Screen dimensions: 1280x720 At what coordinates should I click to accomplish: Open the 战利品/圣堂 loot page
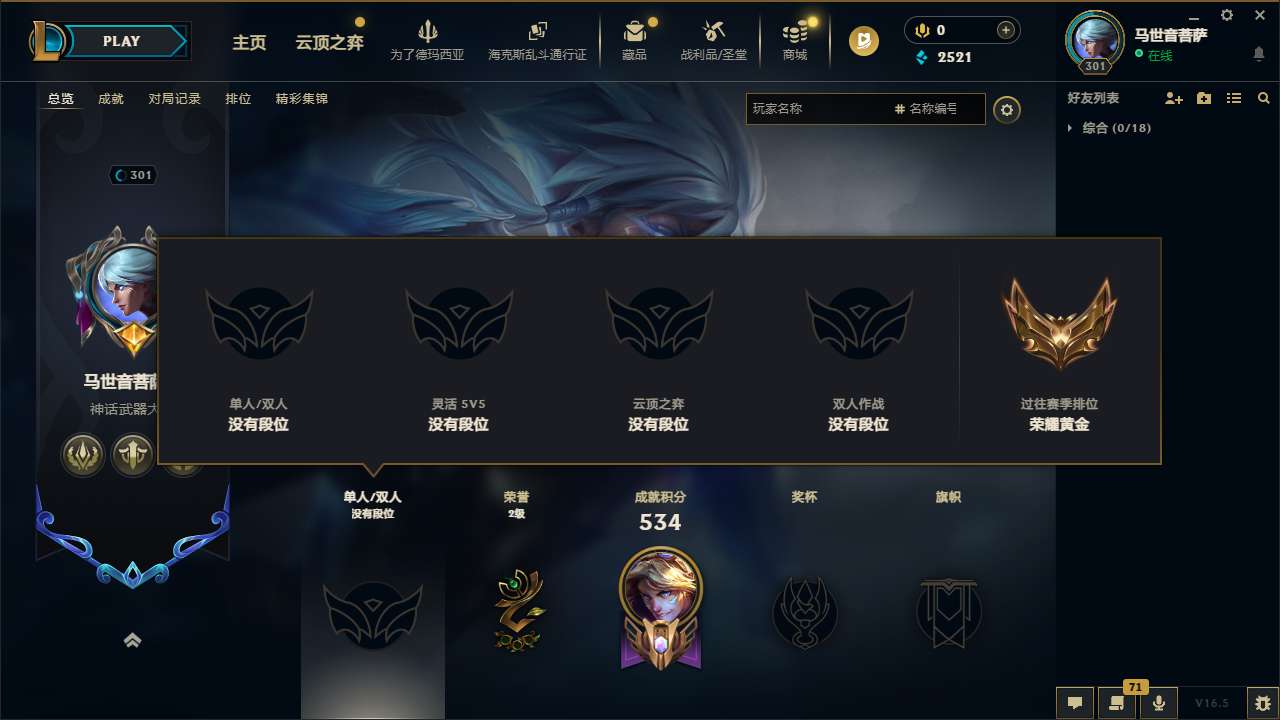point(714,40)
